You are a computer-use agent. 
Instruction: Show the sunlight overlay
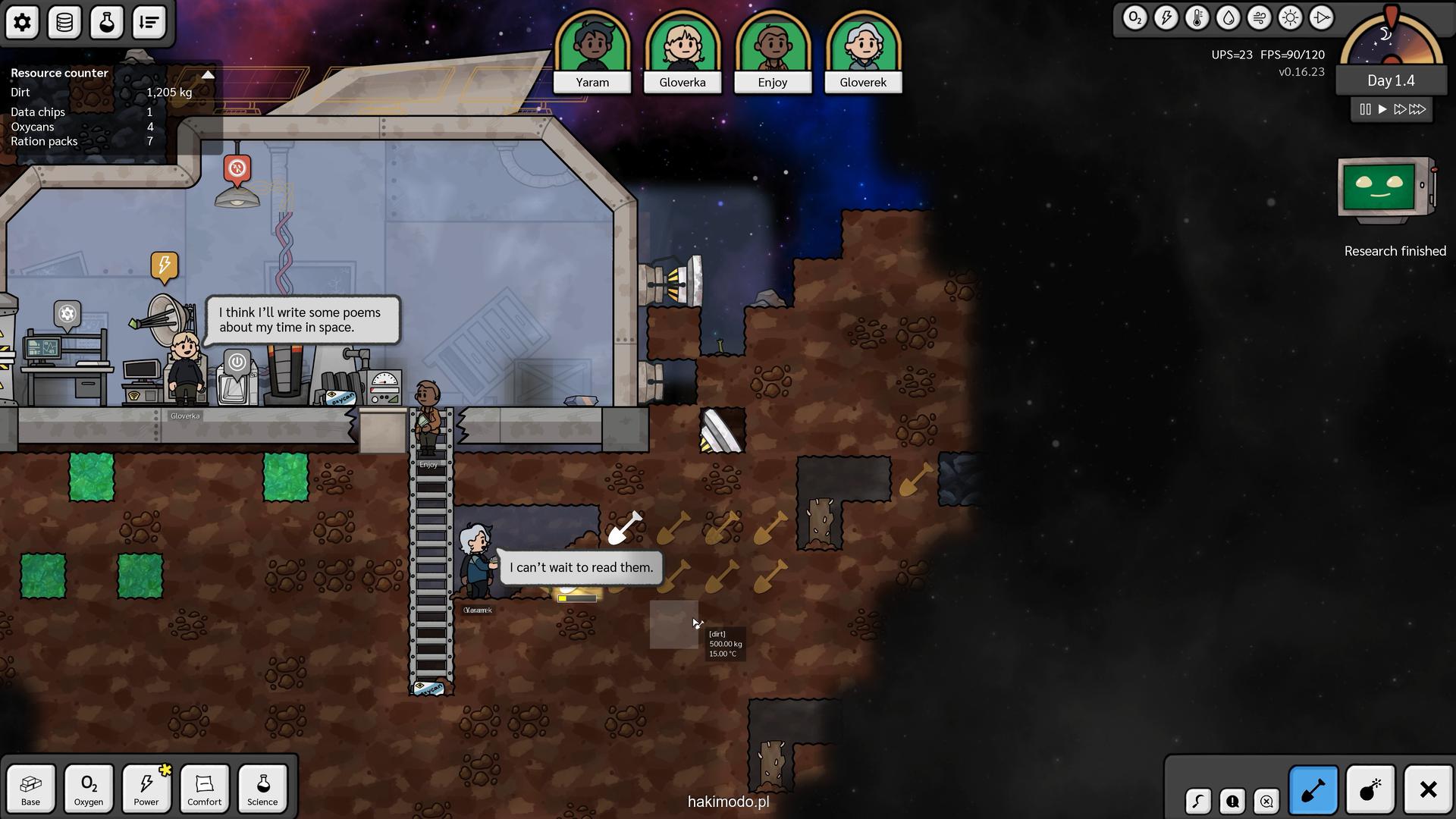tap(1290, 18)
